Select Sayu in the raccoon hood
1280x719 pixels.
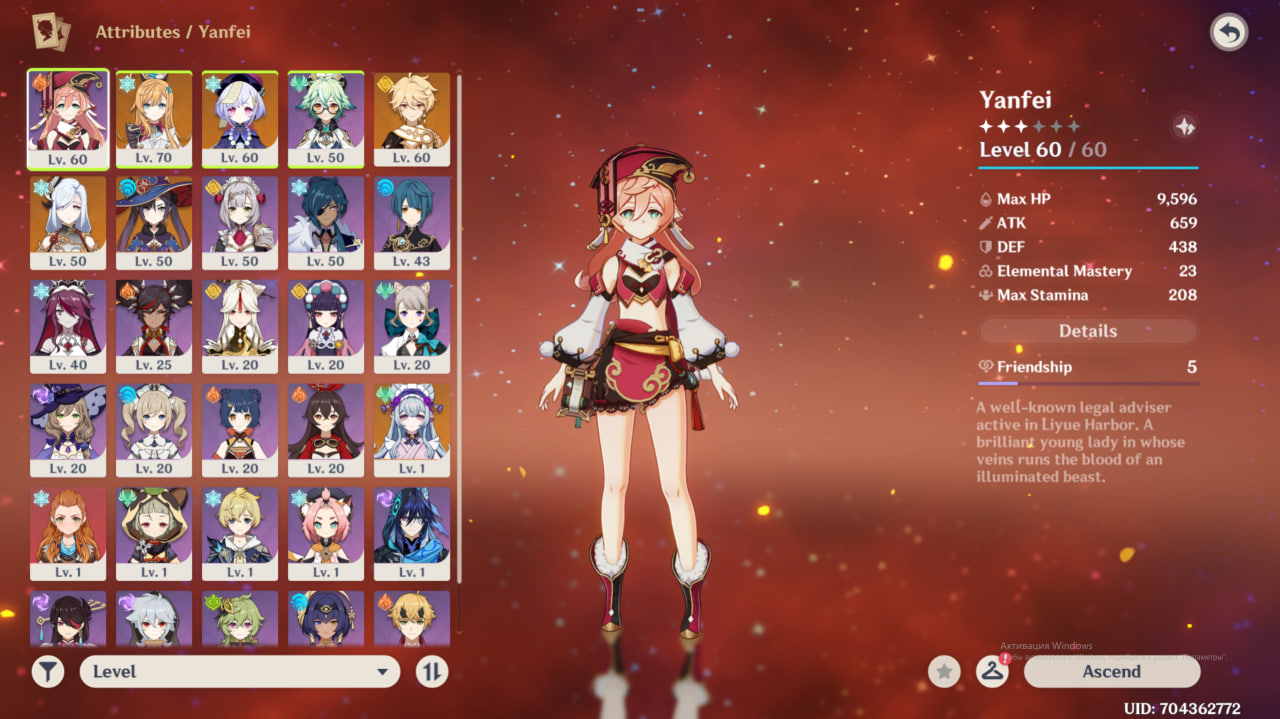coord(154,534)
